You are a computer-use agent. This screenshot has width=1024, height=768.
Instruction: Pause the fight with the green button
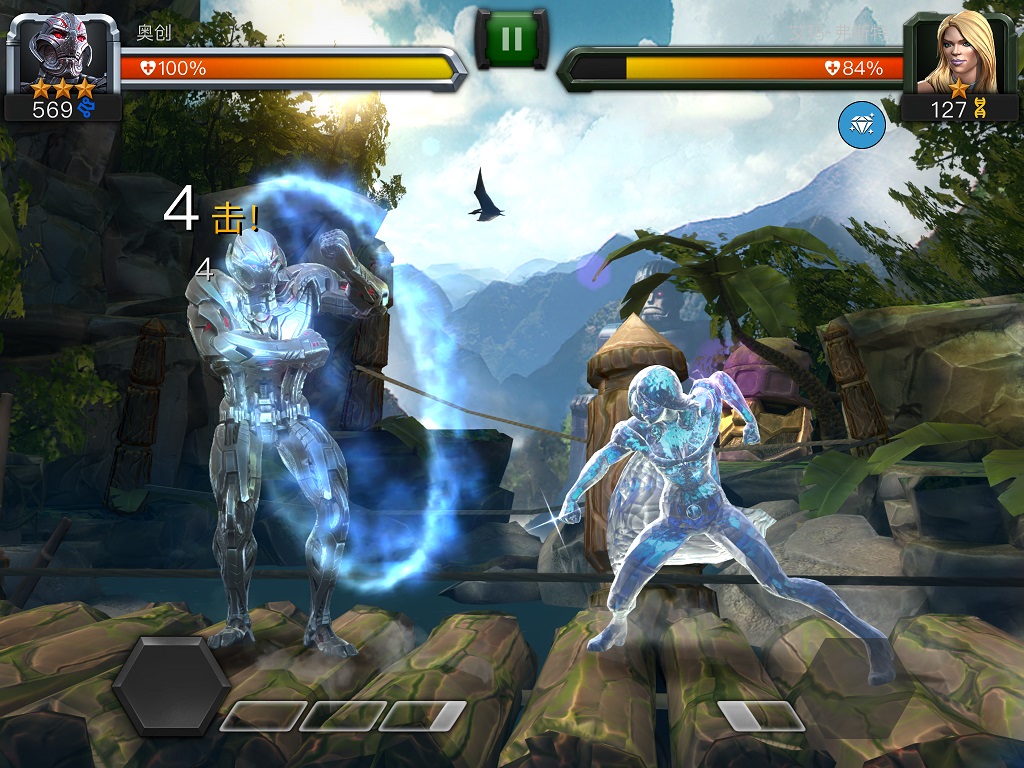click(511, 39)
